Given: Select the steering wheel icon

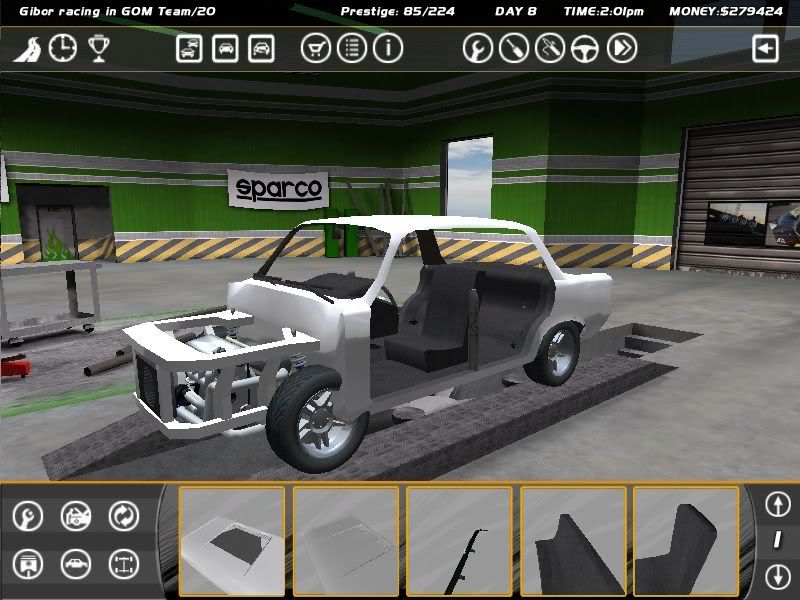Looking at the screenshot, I should 585,48.
